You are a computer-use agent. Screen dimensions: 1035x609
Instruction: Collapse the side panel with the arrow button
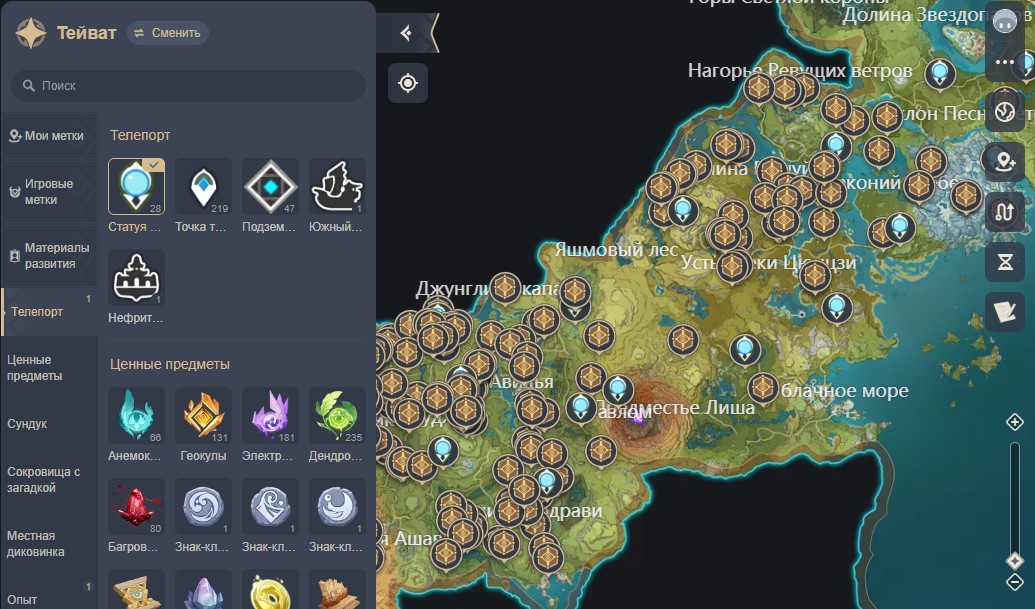[406, 33]
